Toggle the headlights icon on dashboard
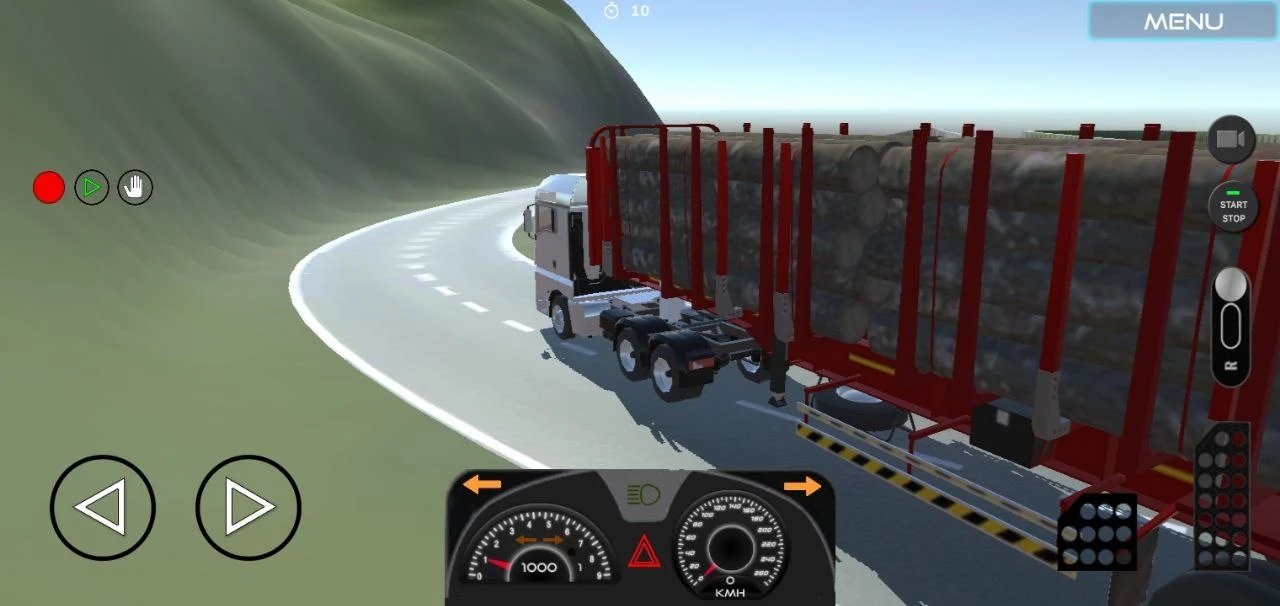The width and height of the screenshot is (1280, 606). 641,493
